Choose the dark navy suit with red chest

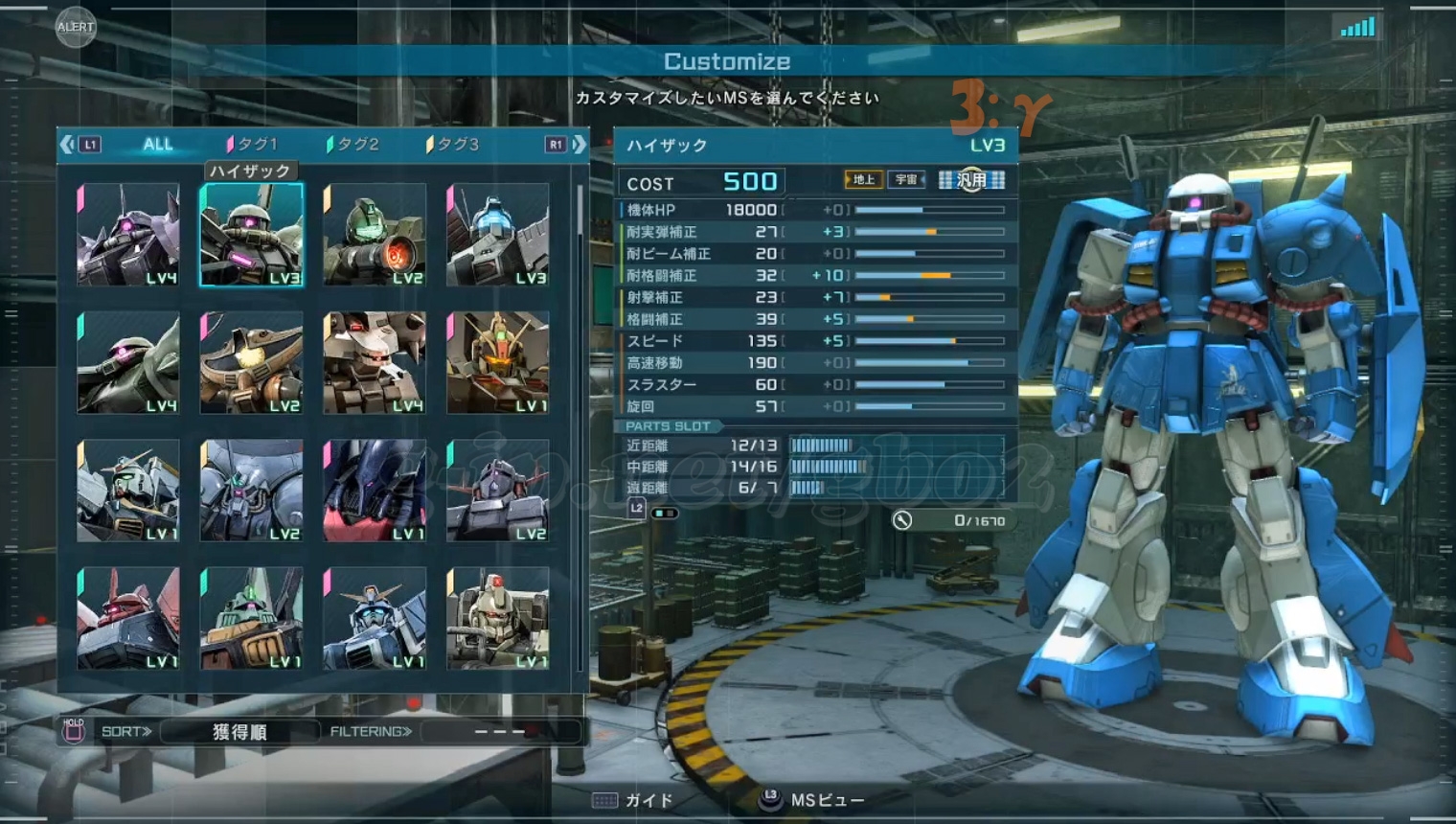pyautogui.click(x=375, y=491)
